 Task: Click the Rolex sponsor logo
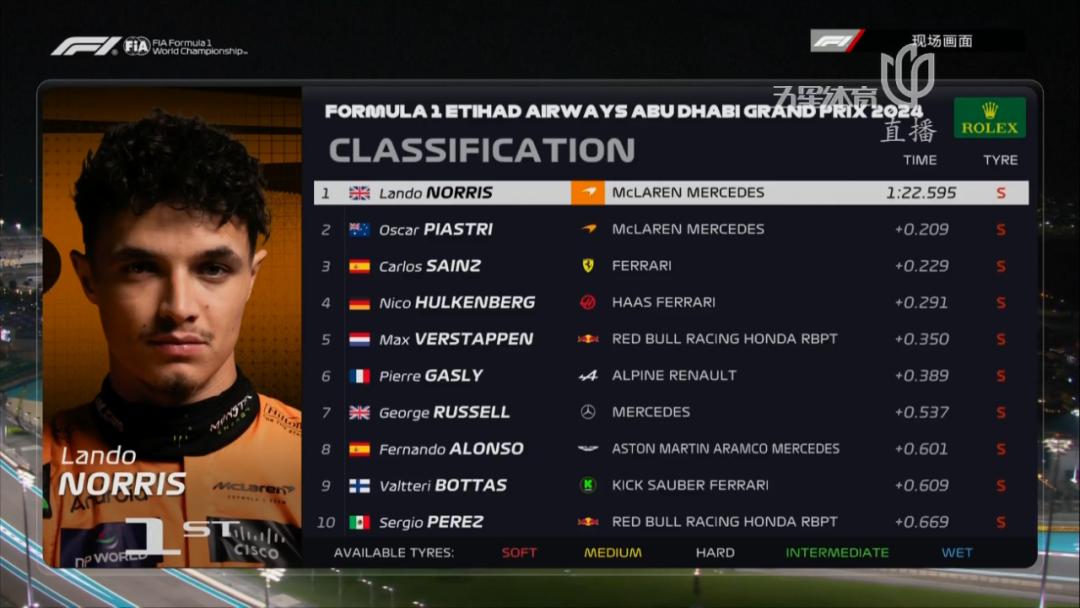coord(989,118)
